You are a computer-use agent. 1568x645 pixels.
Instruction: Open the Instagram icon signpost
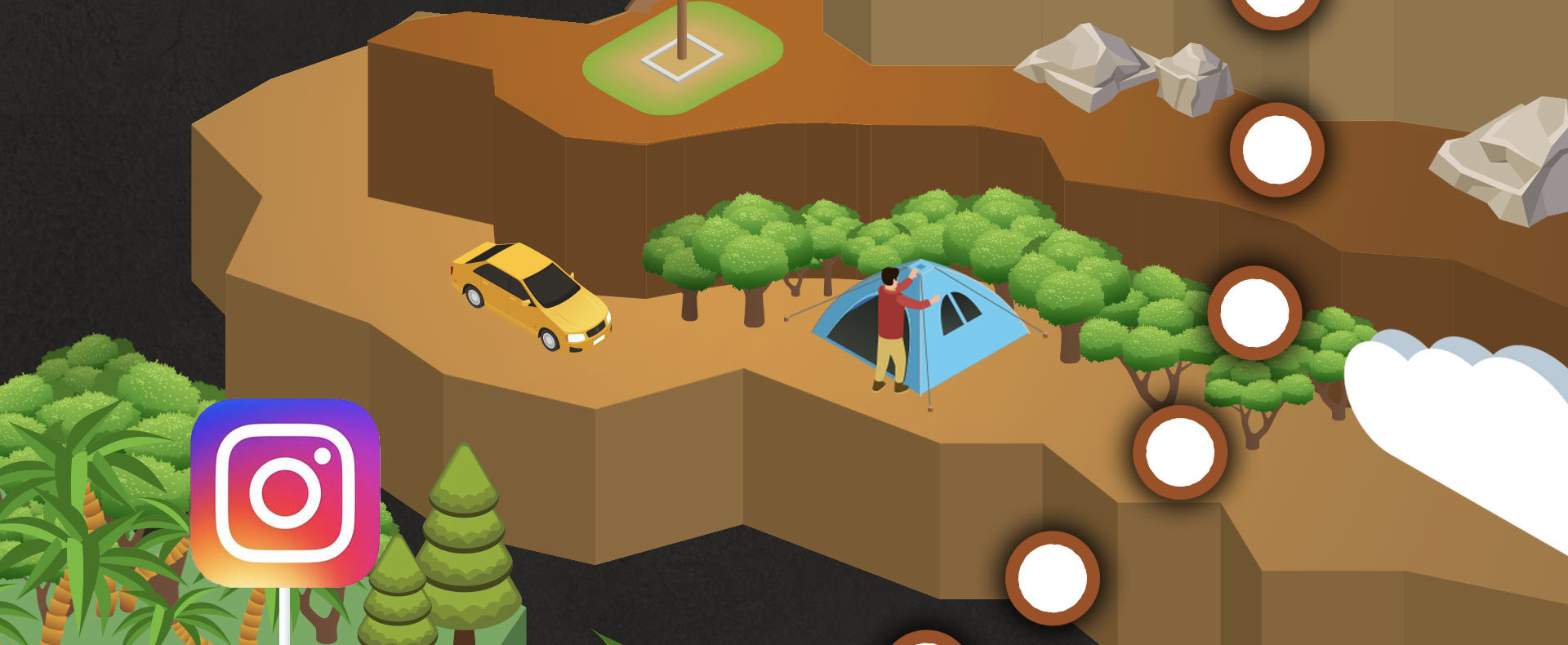tap(285, 492)
